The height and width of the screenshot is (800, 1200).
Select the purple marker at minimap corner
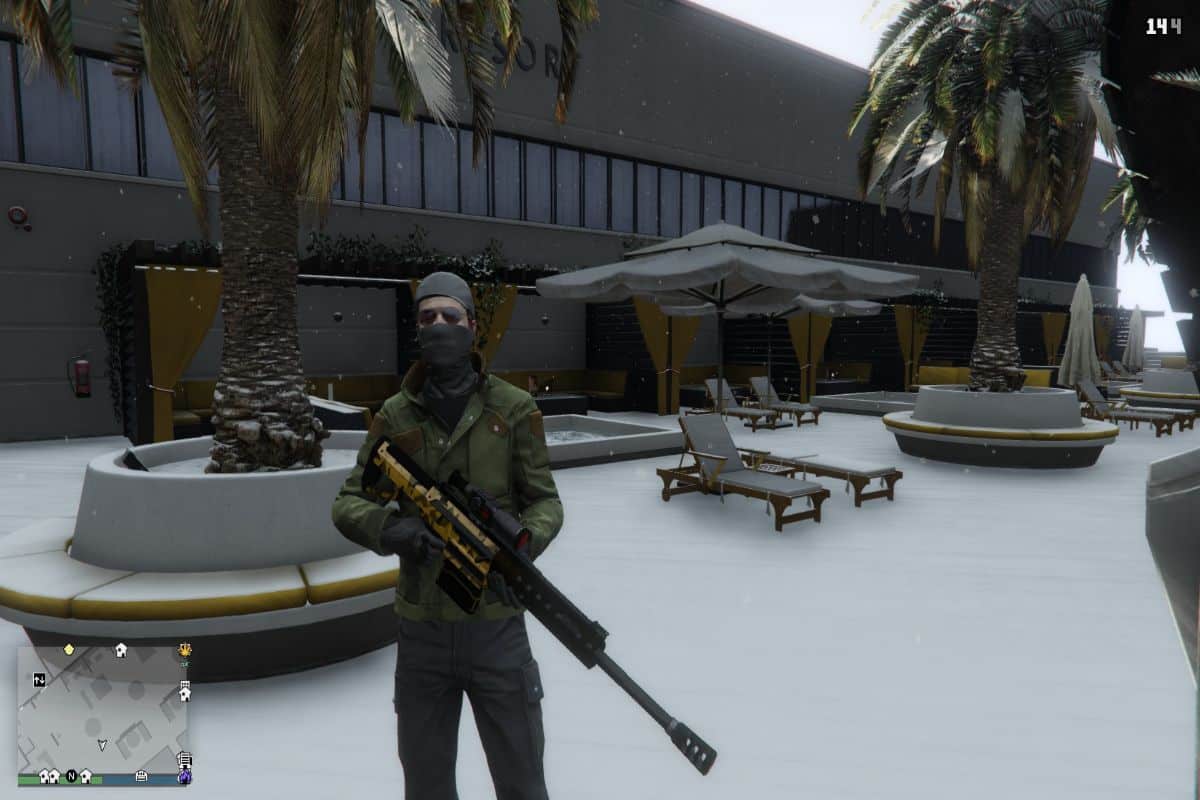point(184,776)
